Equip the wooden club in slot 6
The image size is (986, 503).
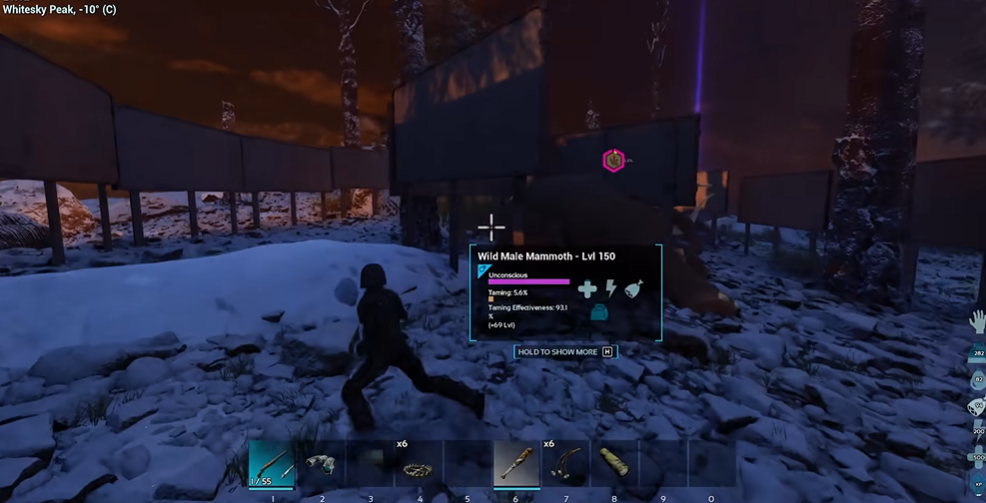click(x=517, y=464)
